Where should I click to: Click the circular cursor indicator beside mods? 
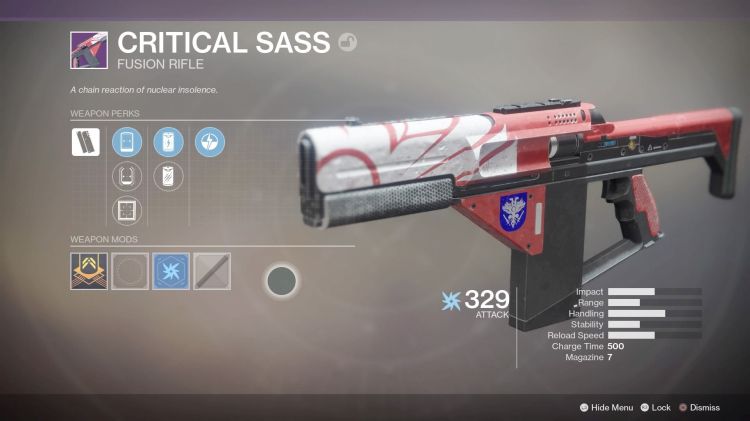282,281
